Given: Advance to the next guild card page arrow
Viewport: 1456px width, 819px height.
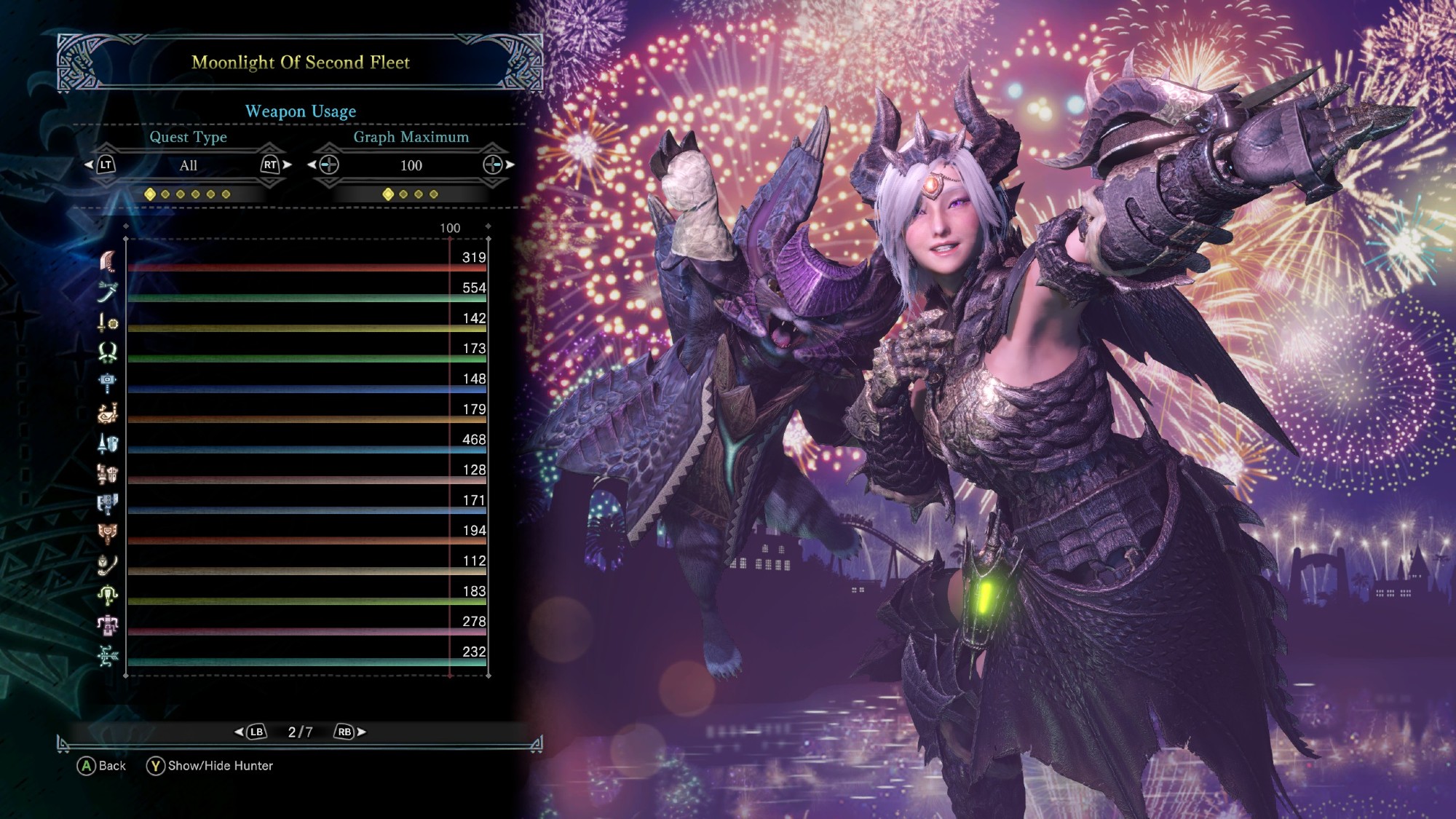Looking at the screenshot, I should (361, 732).
